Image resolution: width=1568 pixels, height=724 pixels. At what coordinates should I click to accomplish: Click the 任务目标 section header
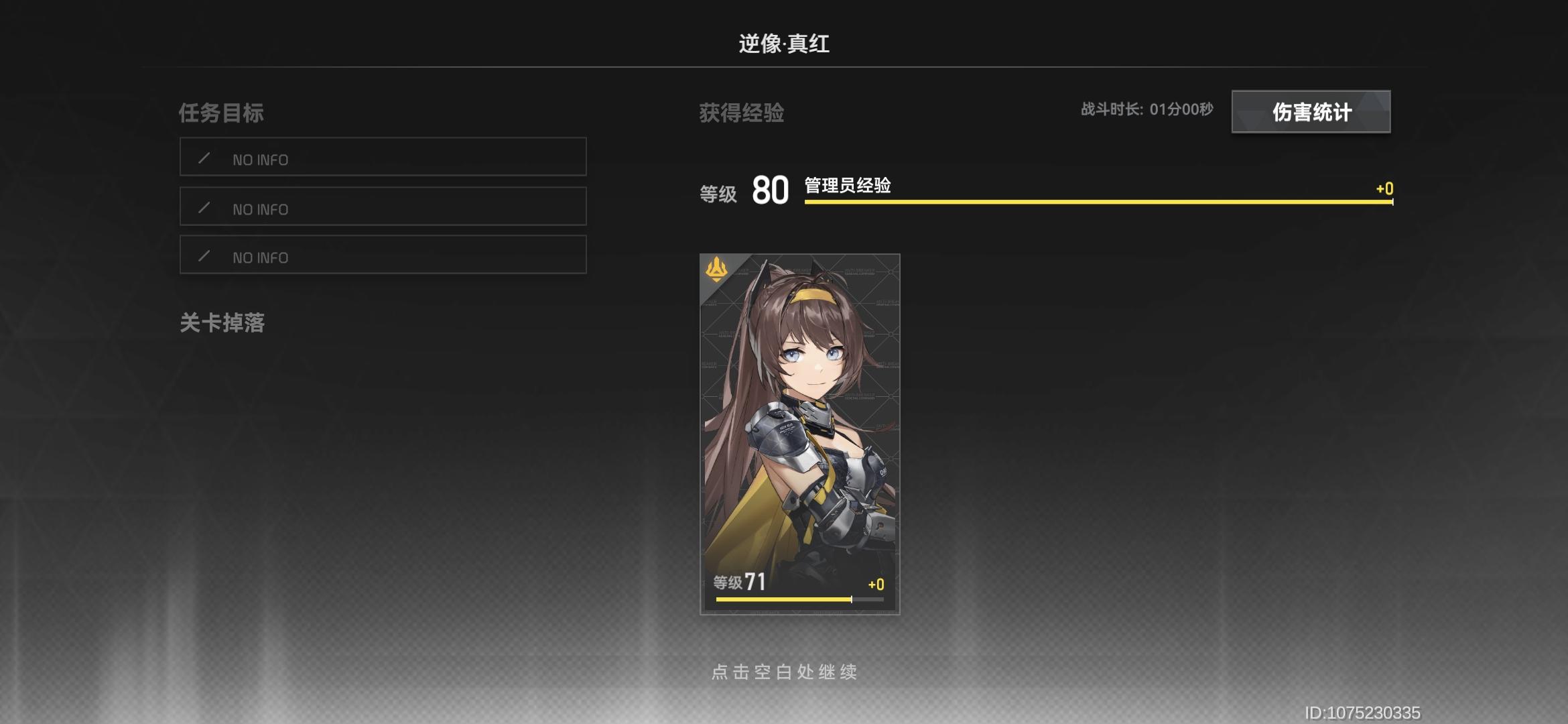tap(221, 113)
